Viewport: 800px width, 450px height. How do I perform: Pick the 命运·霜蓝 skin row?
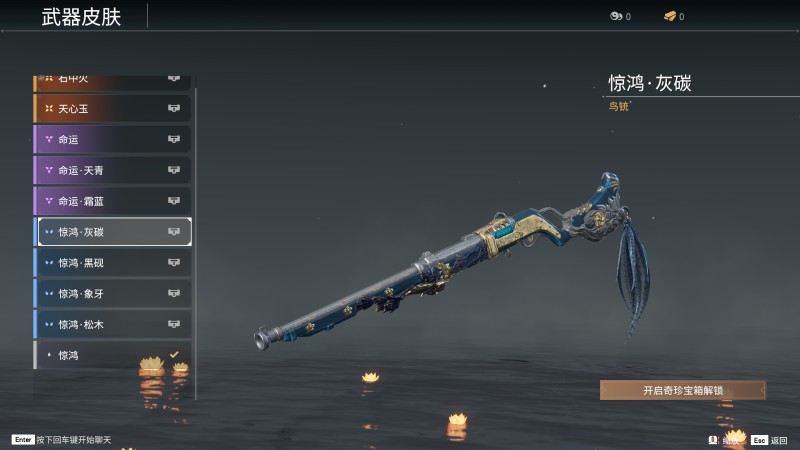point(112,201)
